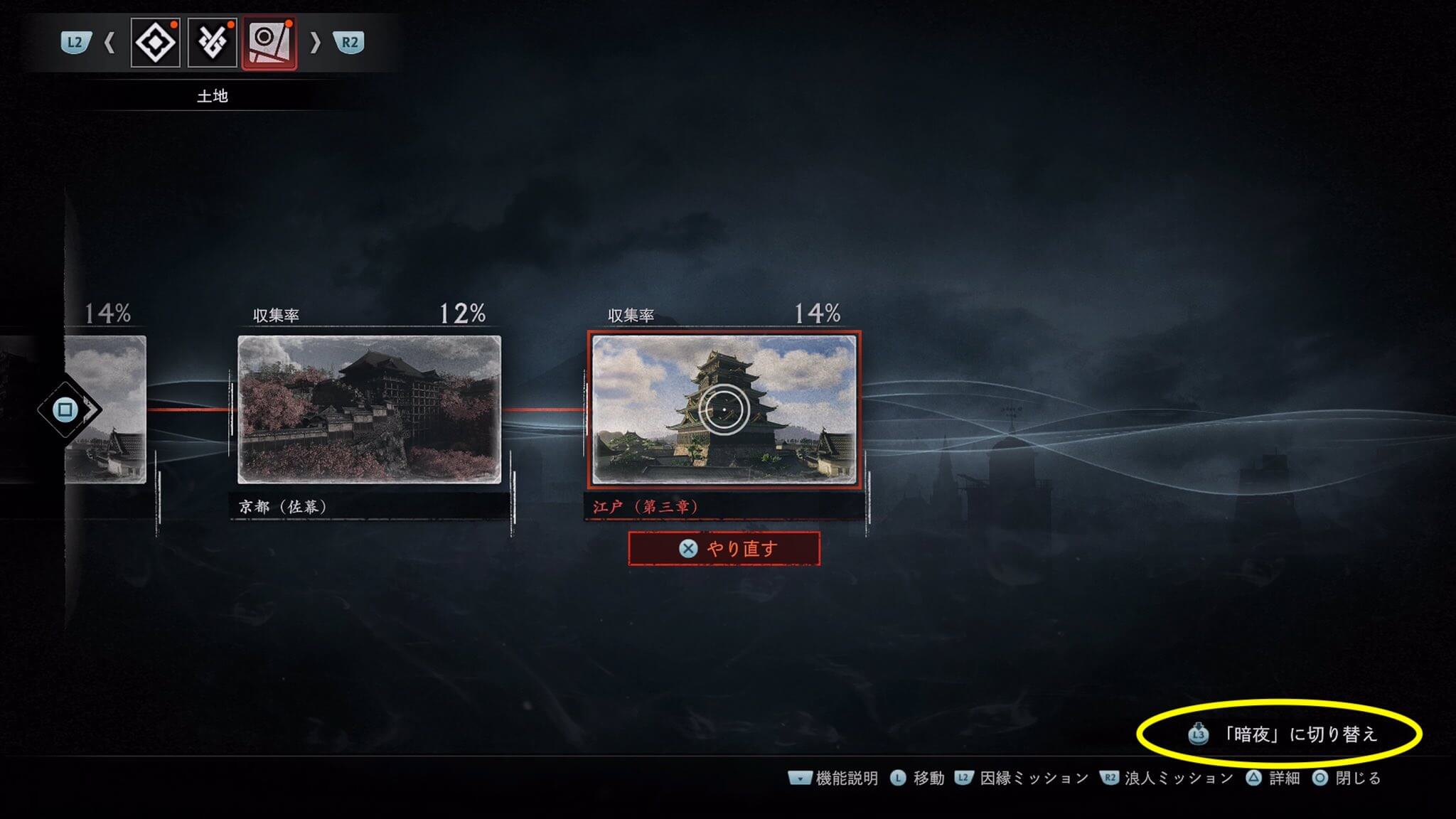Select the highlighted red 土地 tab icon
This screenshot has height=819, width=1456.
point(269,43)
